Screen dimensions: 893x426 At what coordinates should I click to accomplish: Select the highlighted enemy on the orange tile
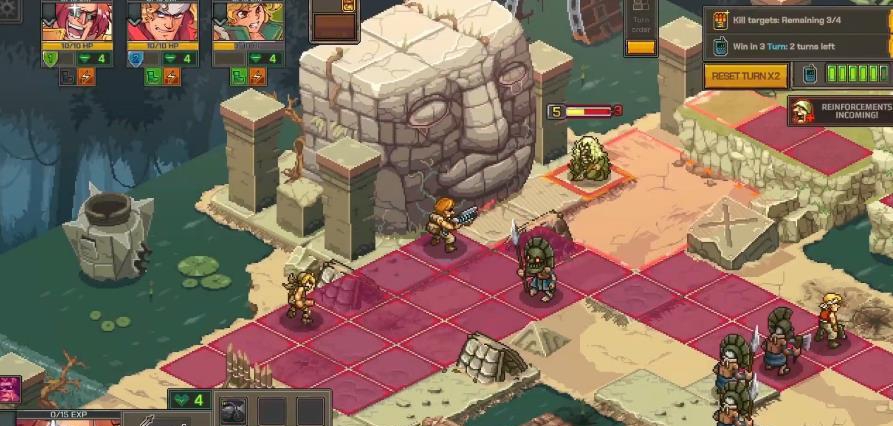pyautogui.click(x=588, y=160)
